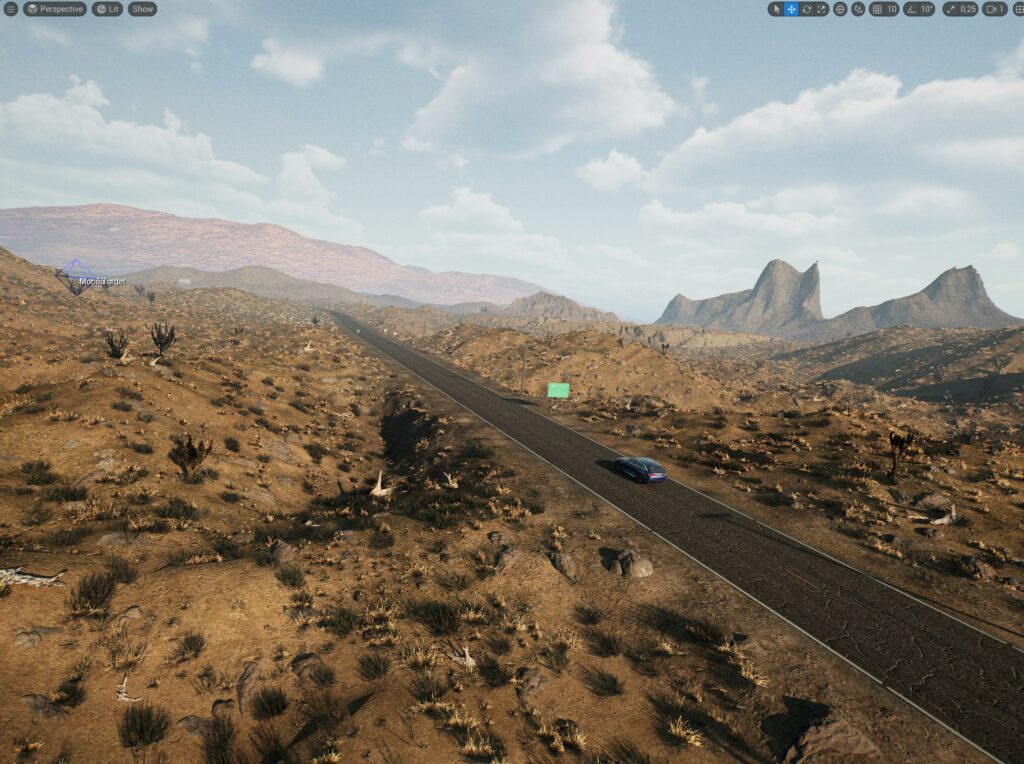Activate the select mode arrow tool
This screenshot has width=1024, height=764.
pyautogui.click(x=776, y=9)
